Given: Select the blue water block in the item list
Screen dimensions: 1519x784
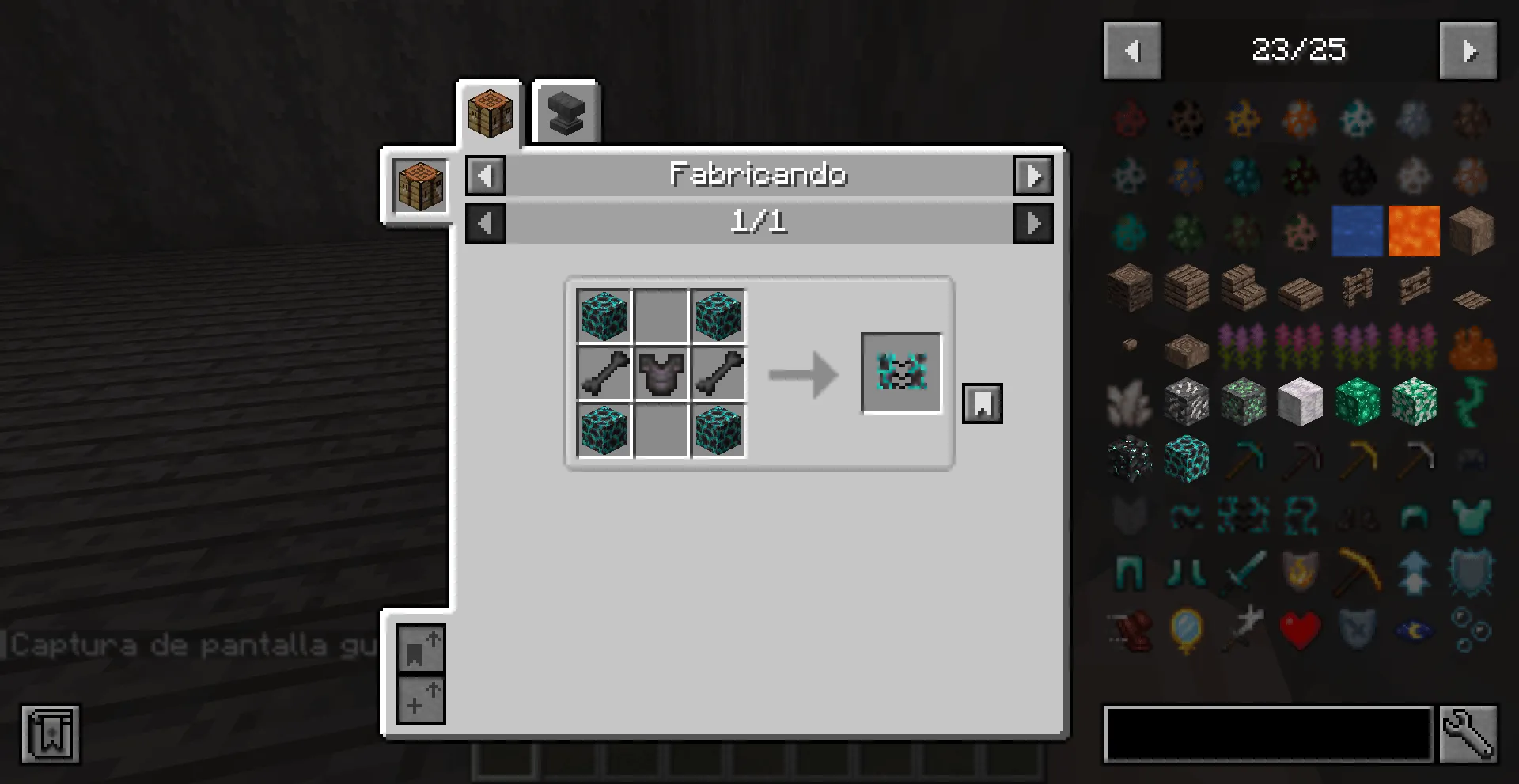Looking at the screenshot, I should [x=1357, y=230].
